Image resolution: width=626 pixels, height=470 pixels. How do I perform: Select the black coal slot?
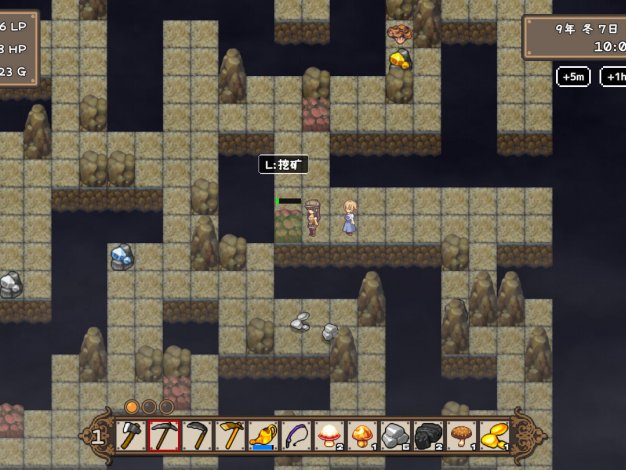[428, 435]
